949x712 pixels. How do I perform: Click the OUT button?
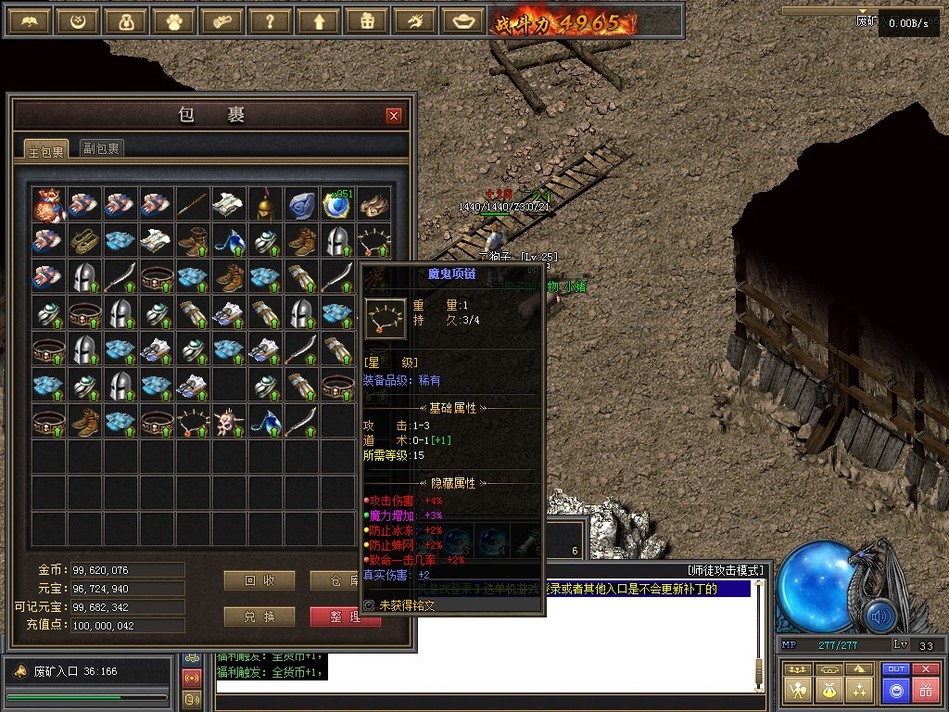896,669
